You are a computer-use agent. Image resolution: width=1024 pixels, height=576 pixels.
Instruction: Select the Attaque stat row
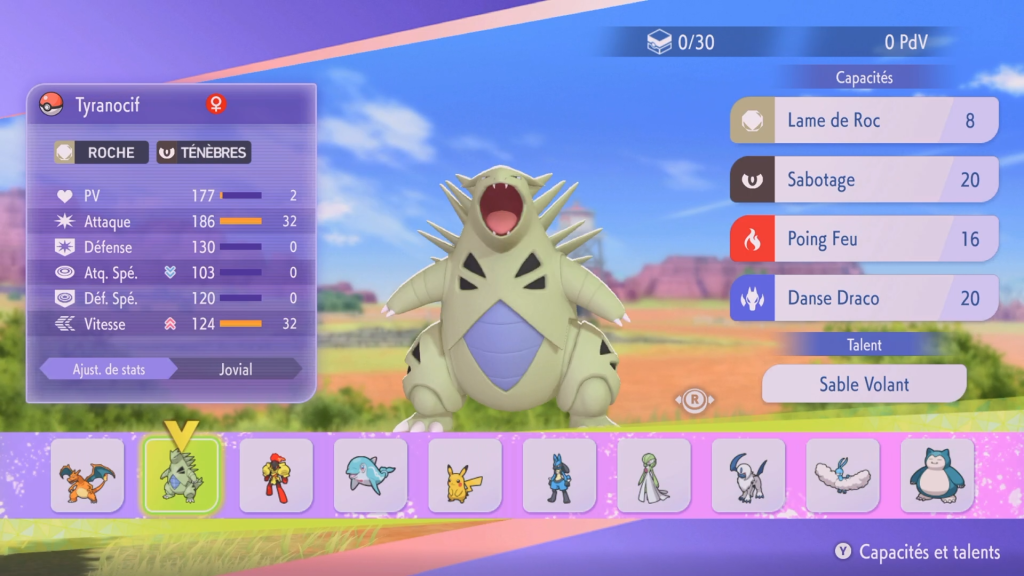point(171,221)
